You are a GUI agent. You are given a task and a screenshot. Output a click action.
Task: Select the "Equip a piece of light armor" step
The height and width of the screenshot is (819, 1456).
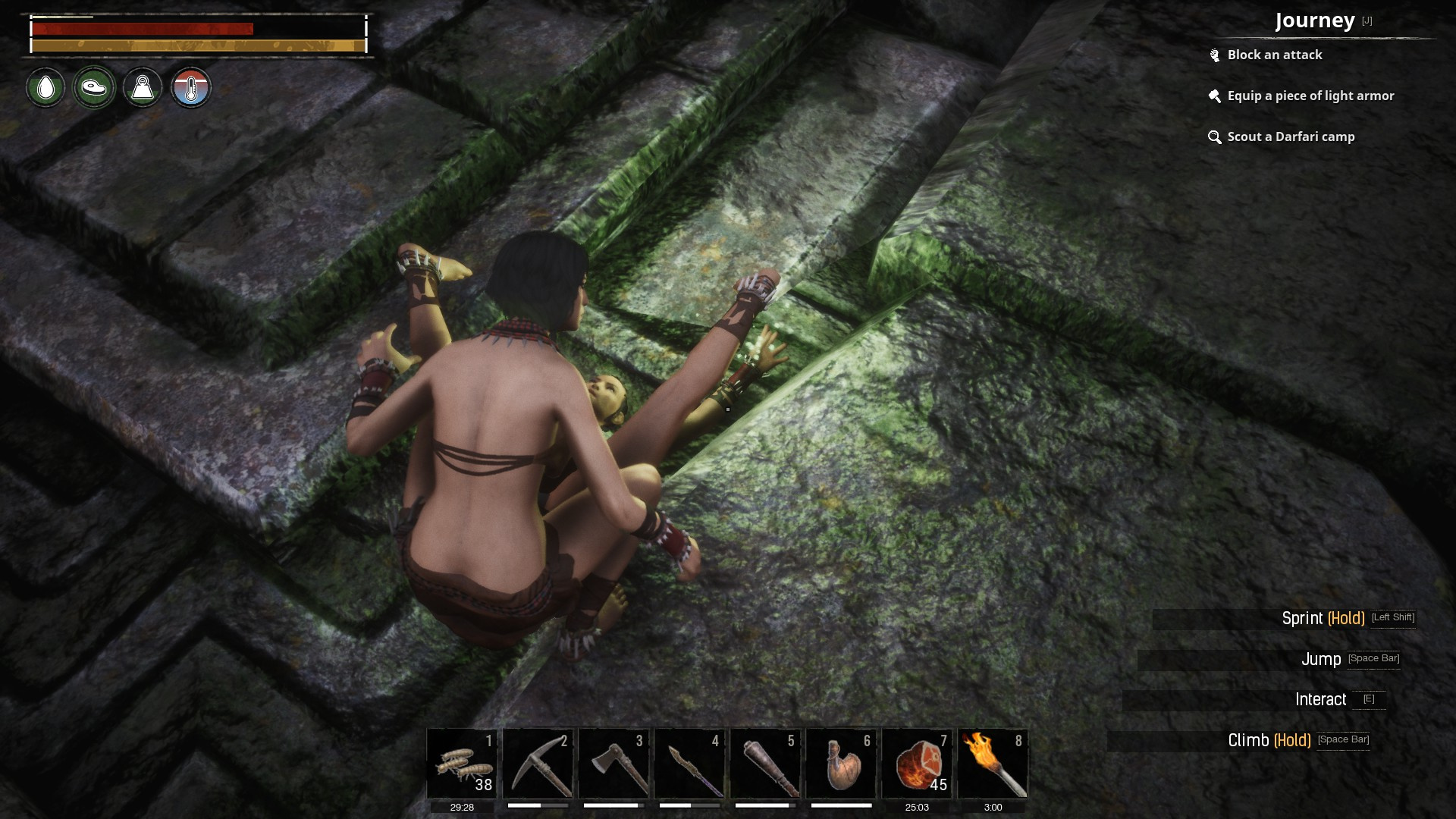tap(1310, 96)
